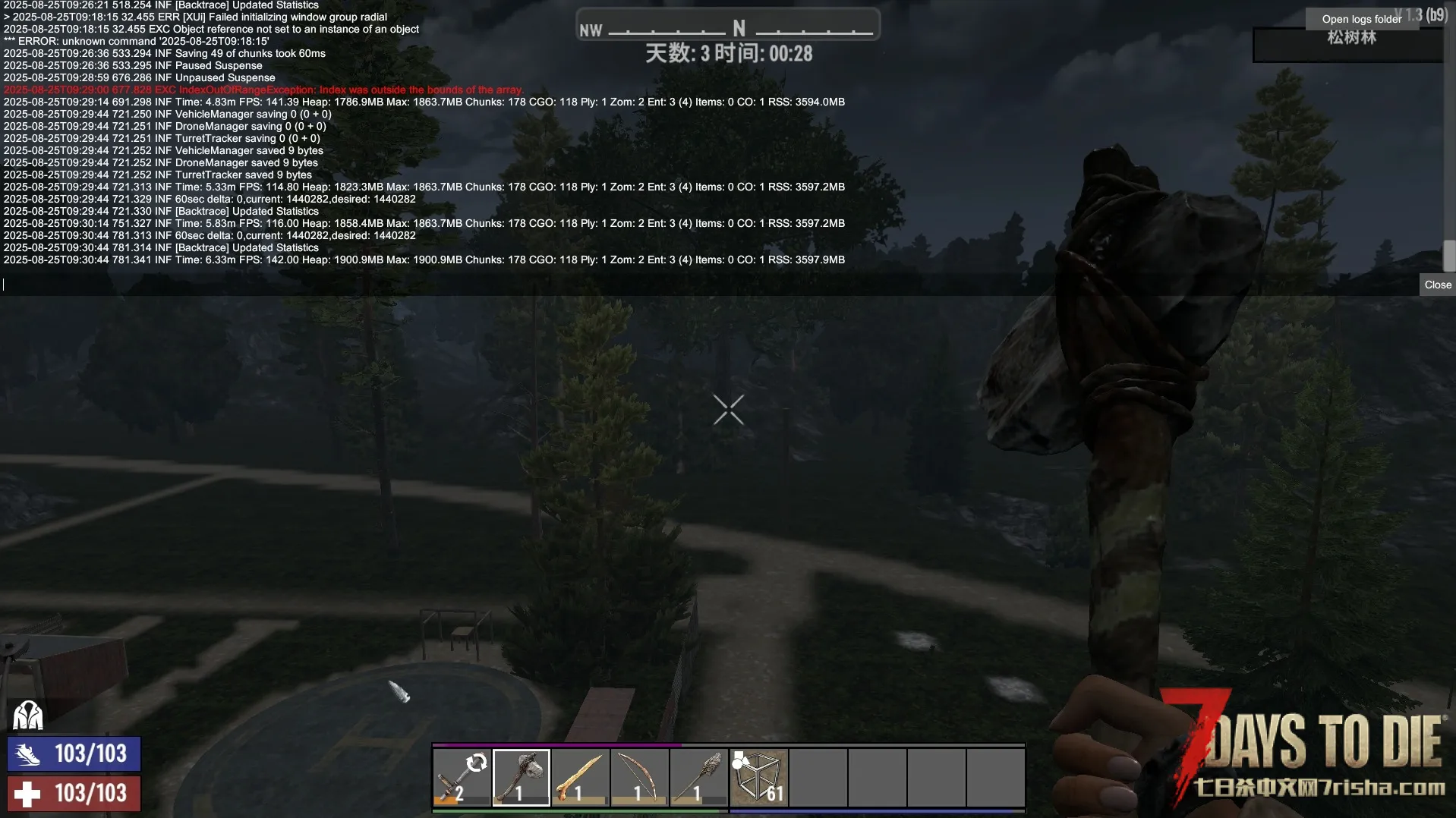The width and height of the screenshot is (1456, 818).
Task: Click the console scrollbar handle
Action: [x=1448, y=256]
